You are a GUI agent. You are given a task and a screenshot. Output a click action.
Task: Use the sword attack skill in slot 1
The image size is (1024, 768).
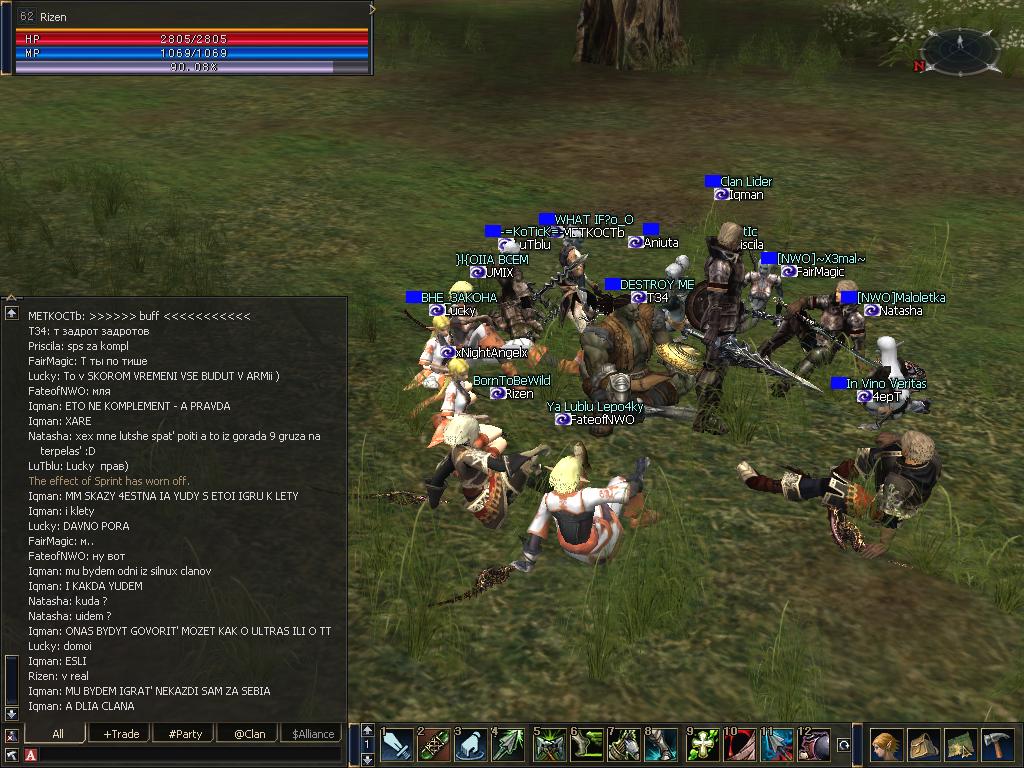point(398,745)
